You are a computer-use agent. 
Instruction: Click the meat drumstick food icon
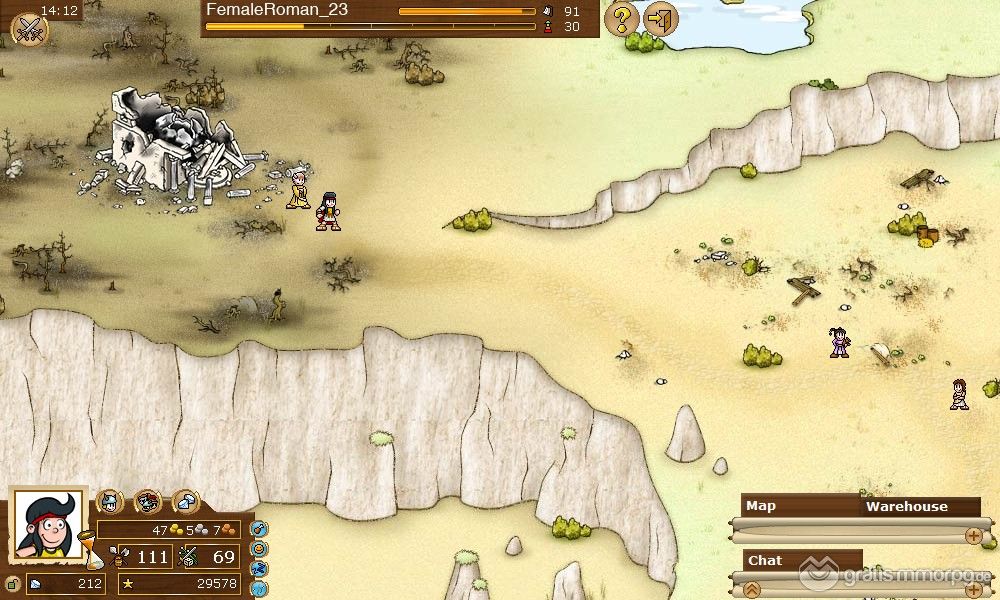(259, 530)
